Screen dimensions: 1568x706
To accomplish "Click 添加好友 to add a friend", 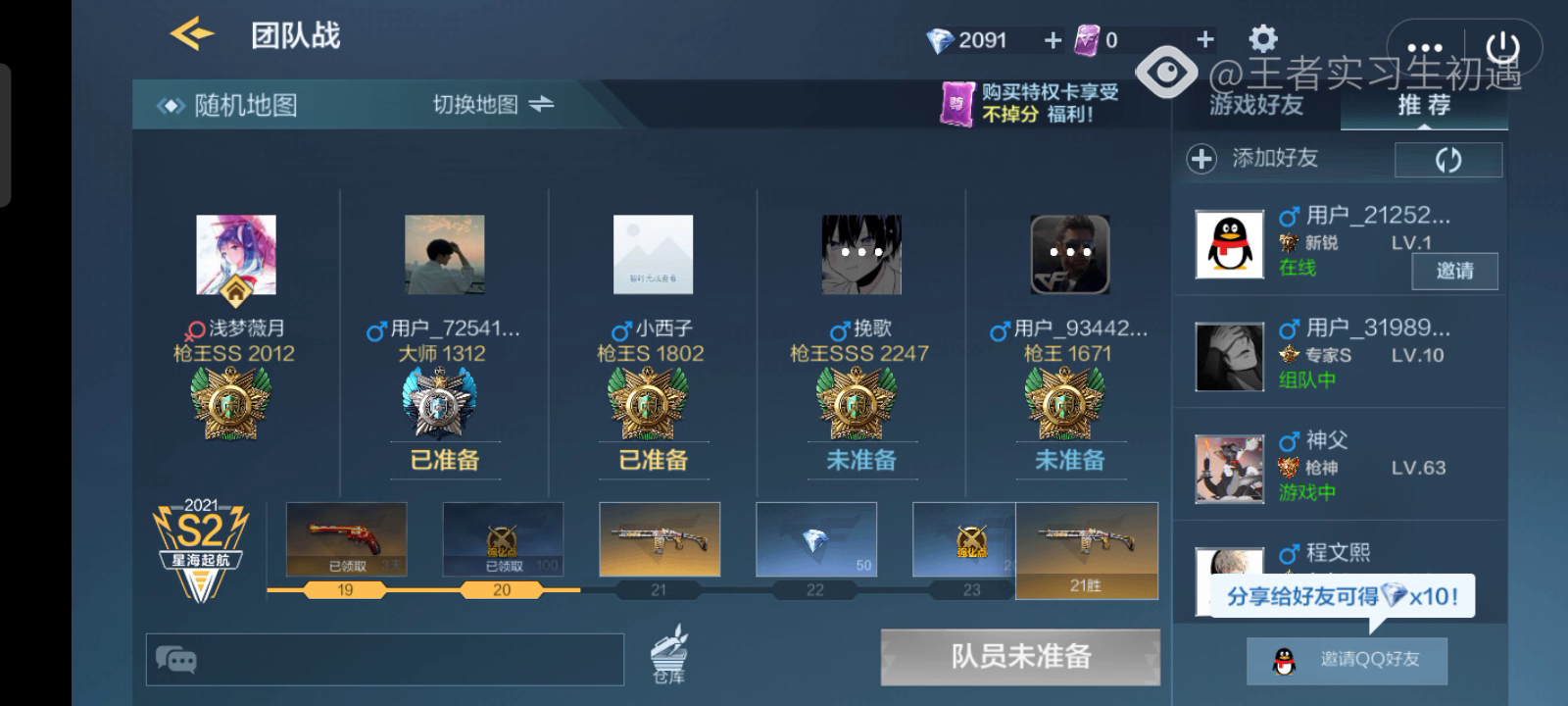I will click(1254, 158).
